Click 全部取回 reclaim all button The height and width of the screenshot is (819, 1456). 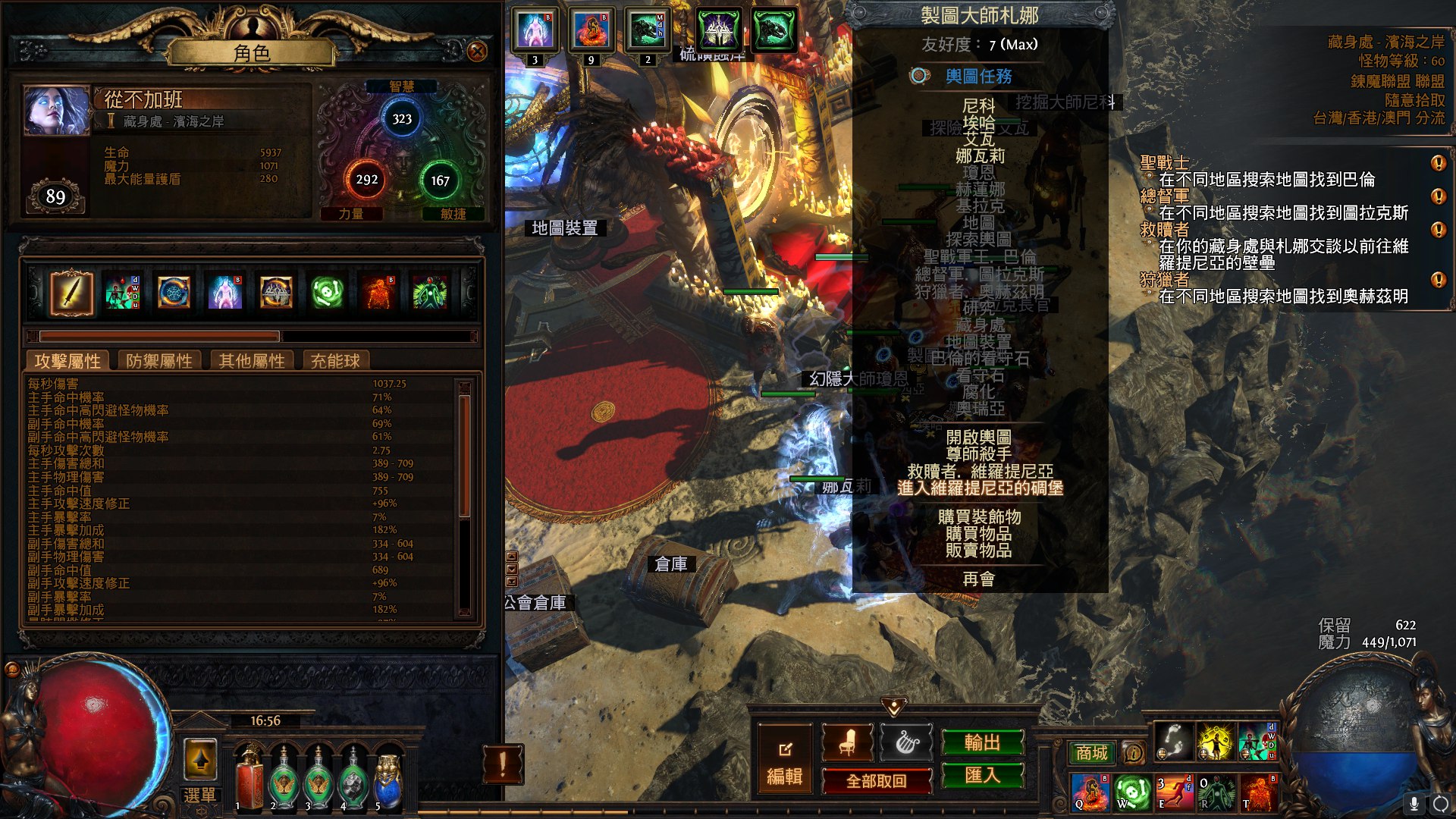coord(877,781)
